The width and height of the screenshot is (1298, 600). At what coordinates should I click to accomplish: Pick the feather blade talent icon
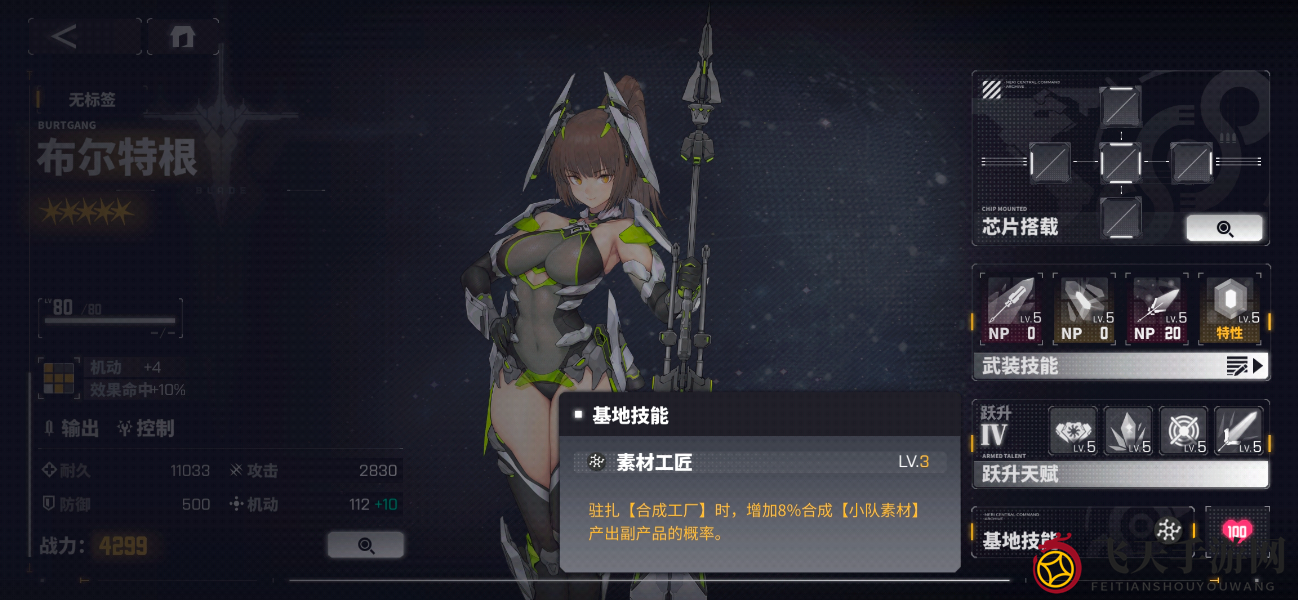tap(1238, 432)
